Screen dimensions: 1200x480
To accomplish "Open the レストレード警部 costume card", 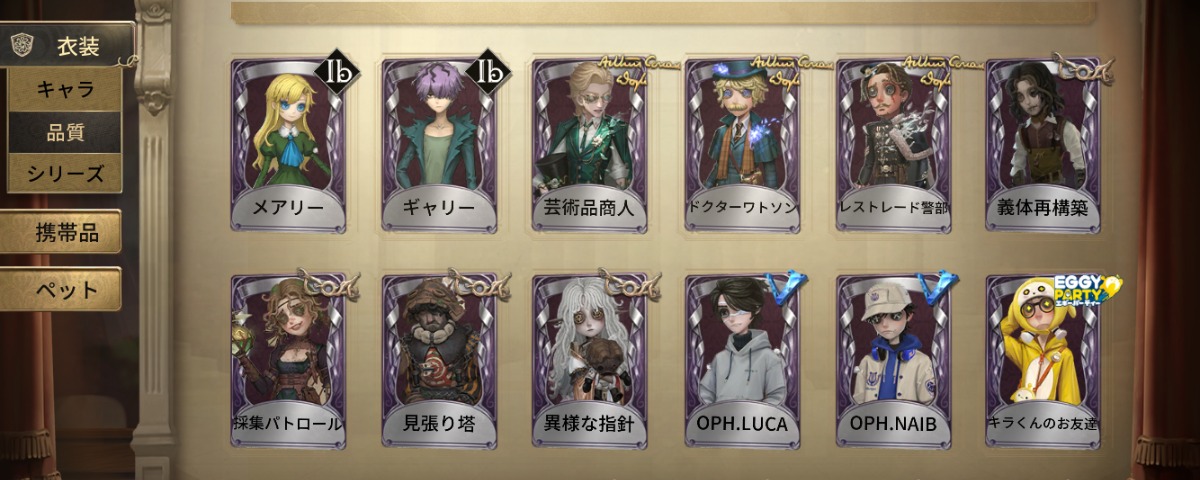I will pos(893,145).
